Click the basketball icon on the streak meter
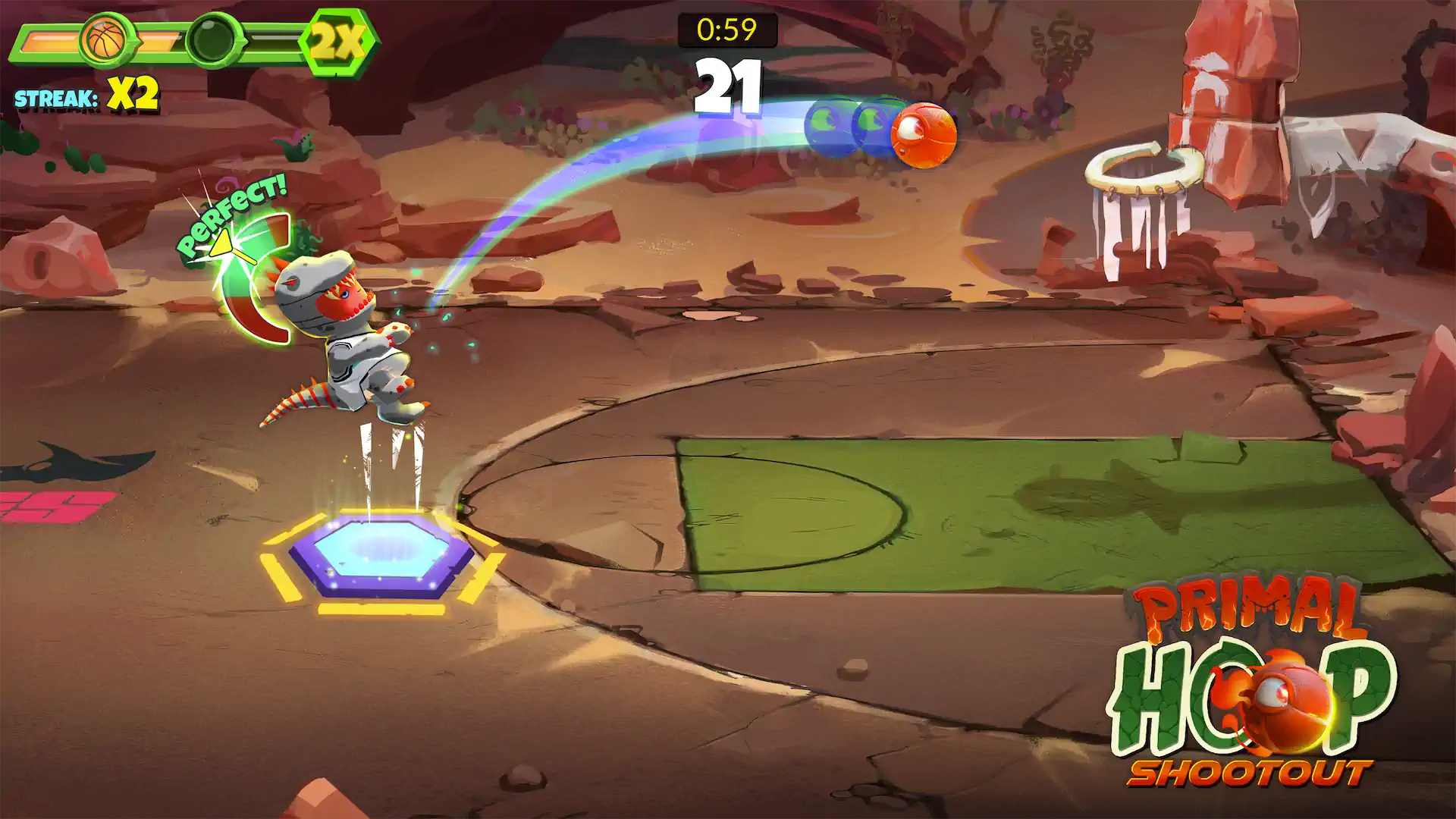This screenshot has width=1456, height=819. pyautogui.click(x=106, y=39)
